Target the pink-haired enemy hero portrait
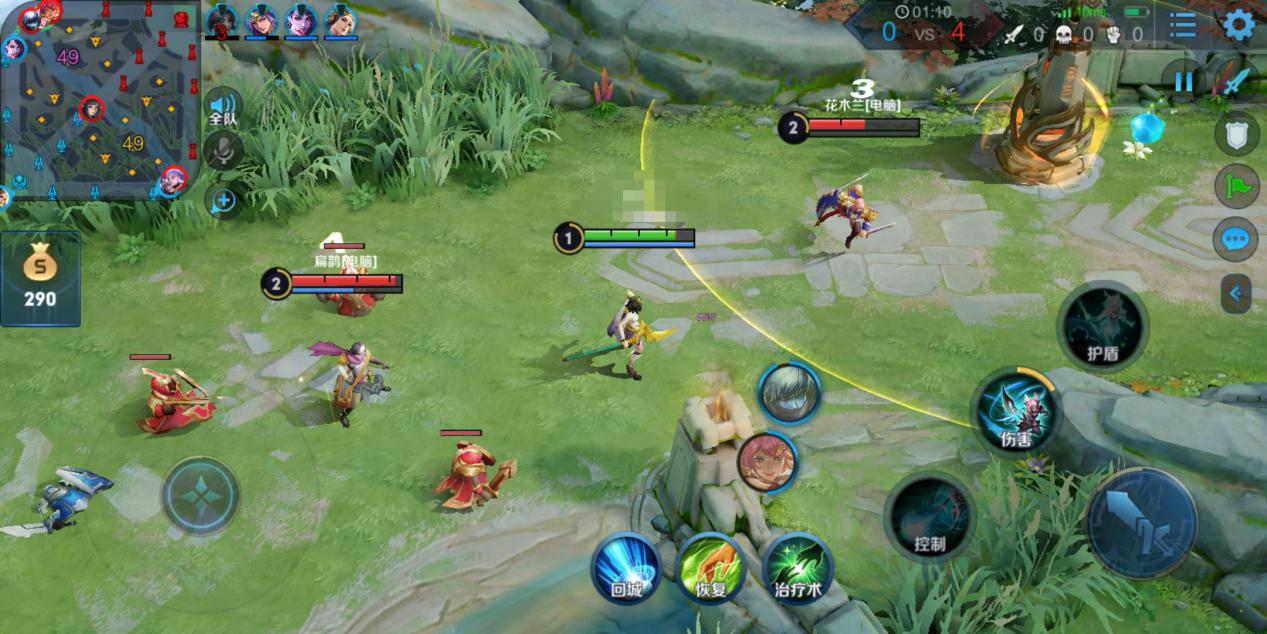 (x=767, y=461)
